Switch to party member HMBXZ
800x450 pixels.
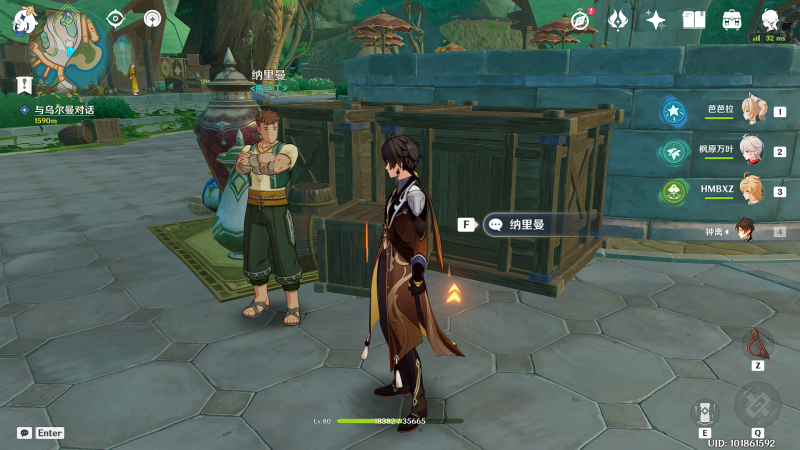pyautogui.click(x=750, y=191)
